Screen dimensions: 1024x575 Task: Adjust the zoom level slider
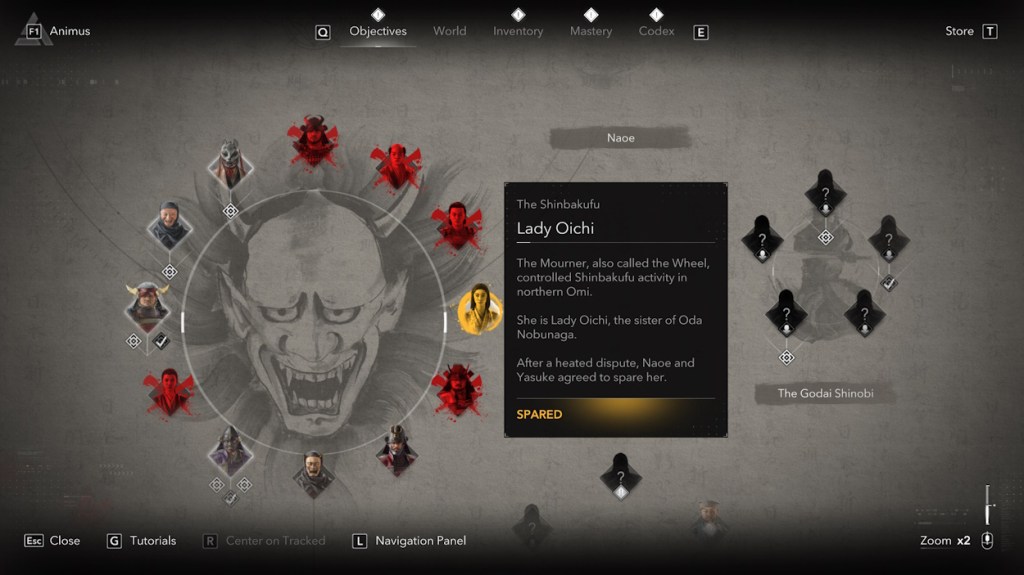[988, 505]
